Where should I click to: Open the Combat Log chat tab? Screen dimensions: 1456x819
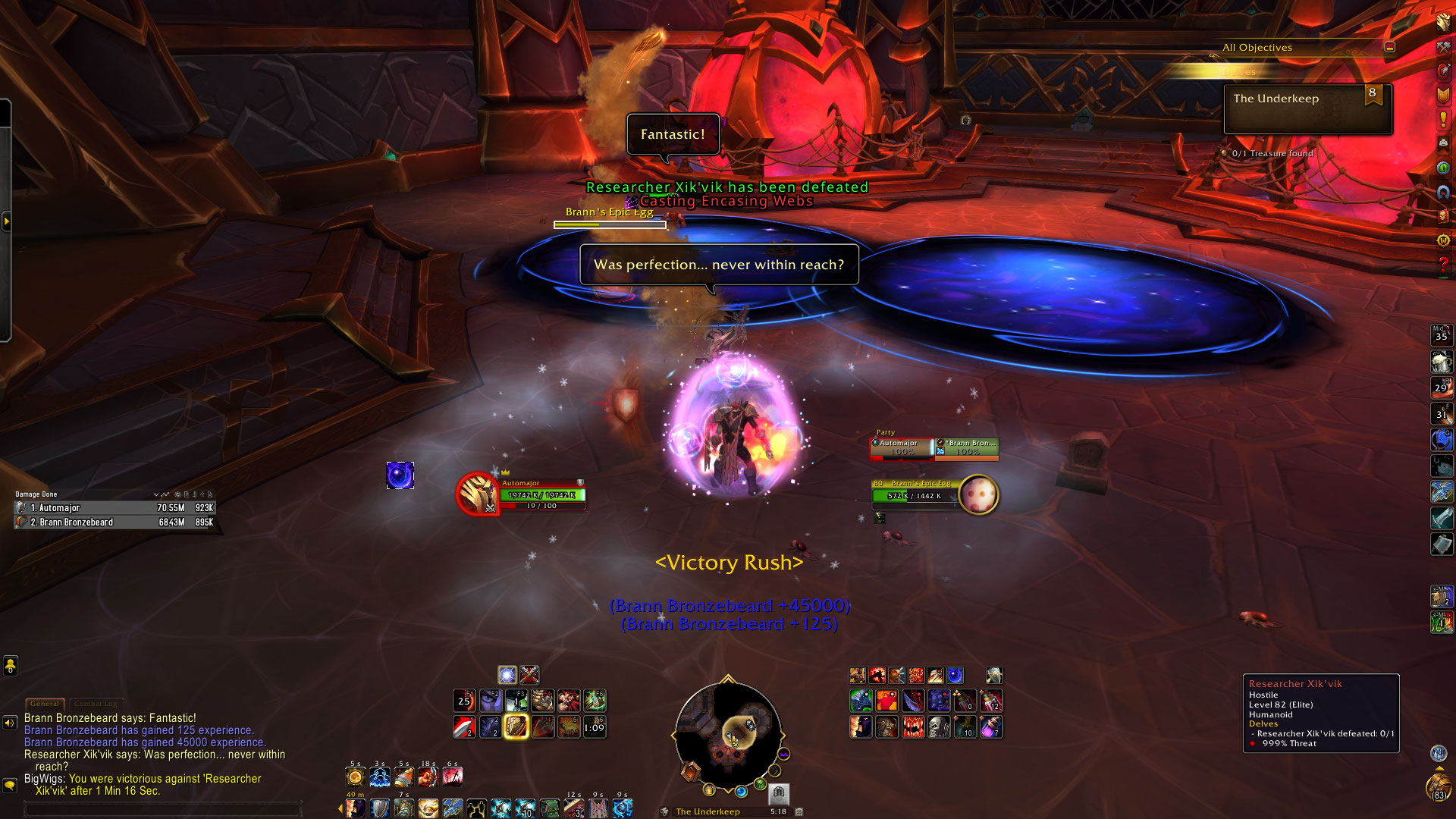coord(95,704)
